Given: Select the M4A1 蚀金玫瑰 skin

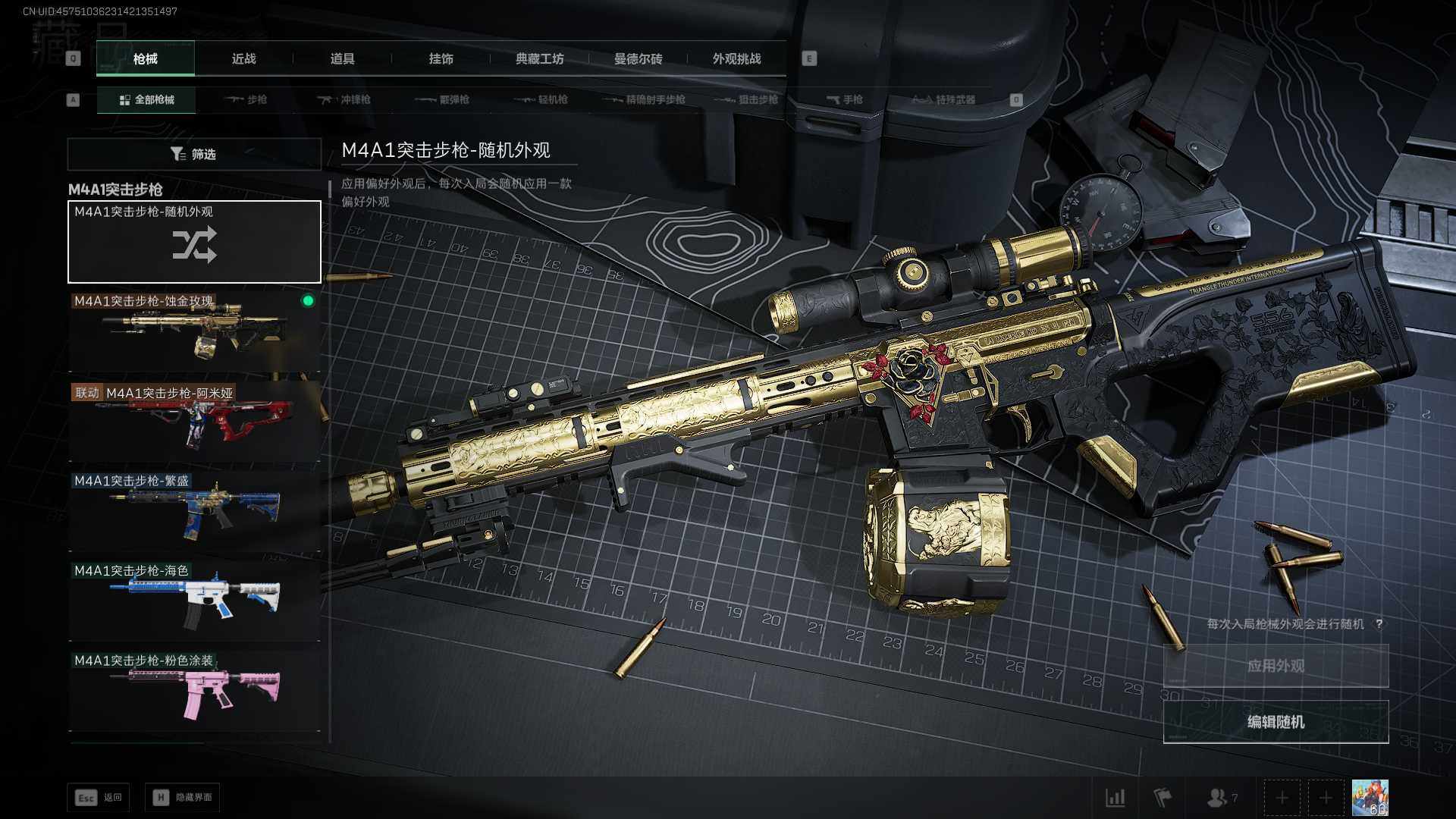Looking at the screenshot, I should (194, 331).
